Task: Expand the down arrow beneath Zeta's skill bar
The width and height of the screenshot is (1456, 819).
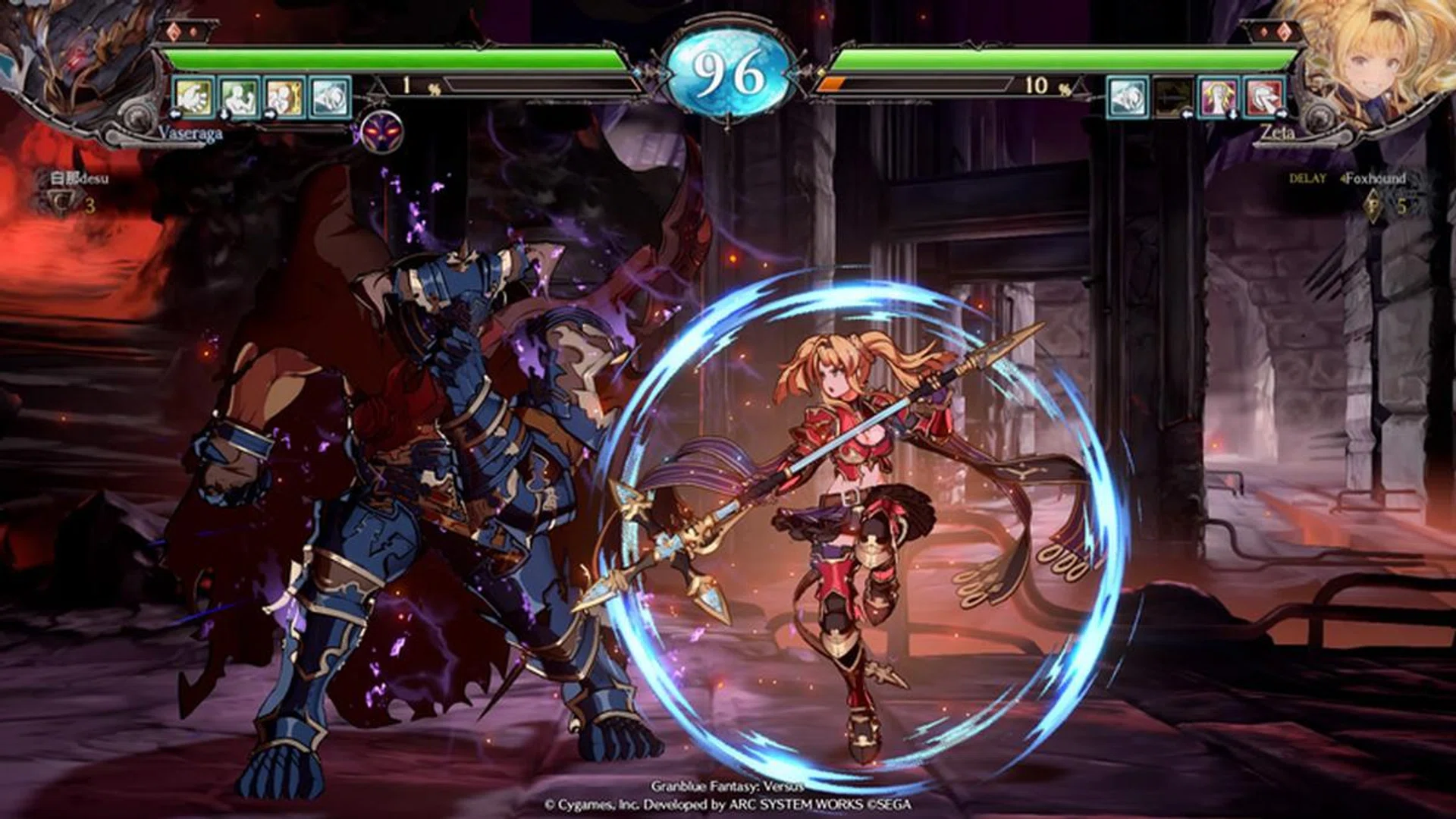Action: point(1232,114)
